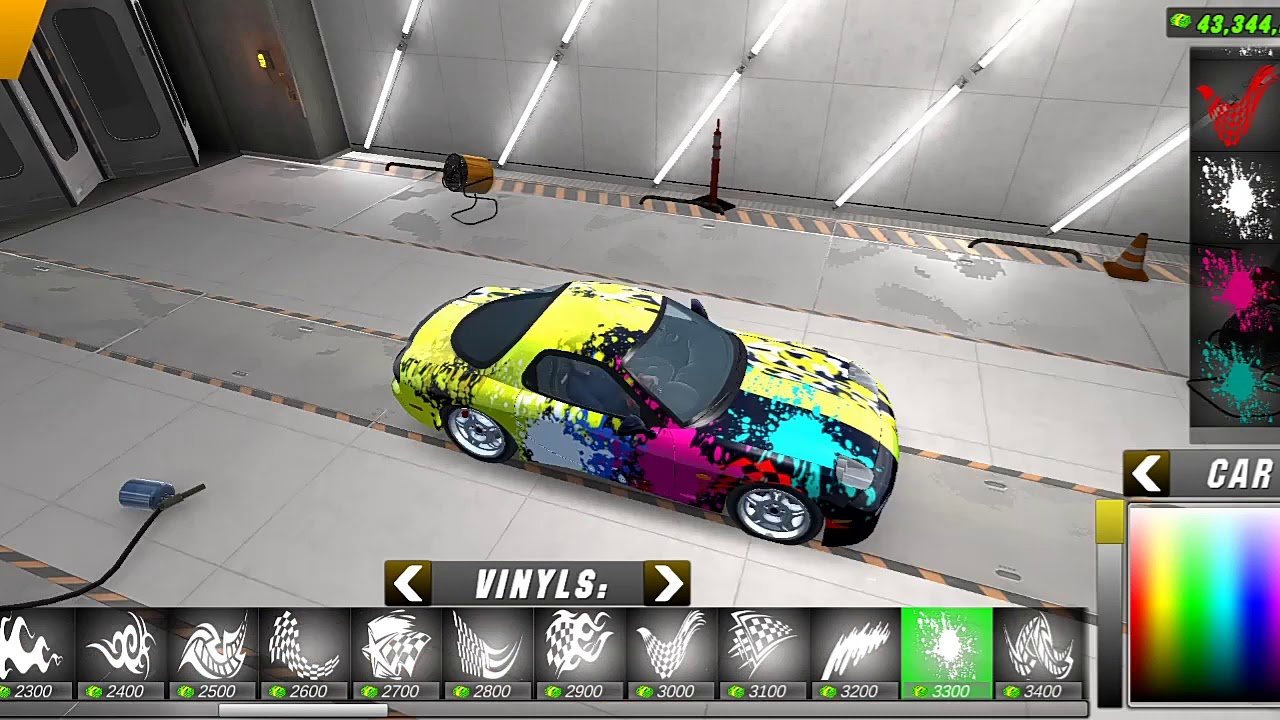The width and height of the screenshot is (1280, 720).
Task: Select the 3100 racing flags vinyl
Action: point(763,647)
